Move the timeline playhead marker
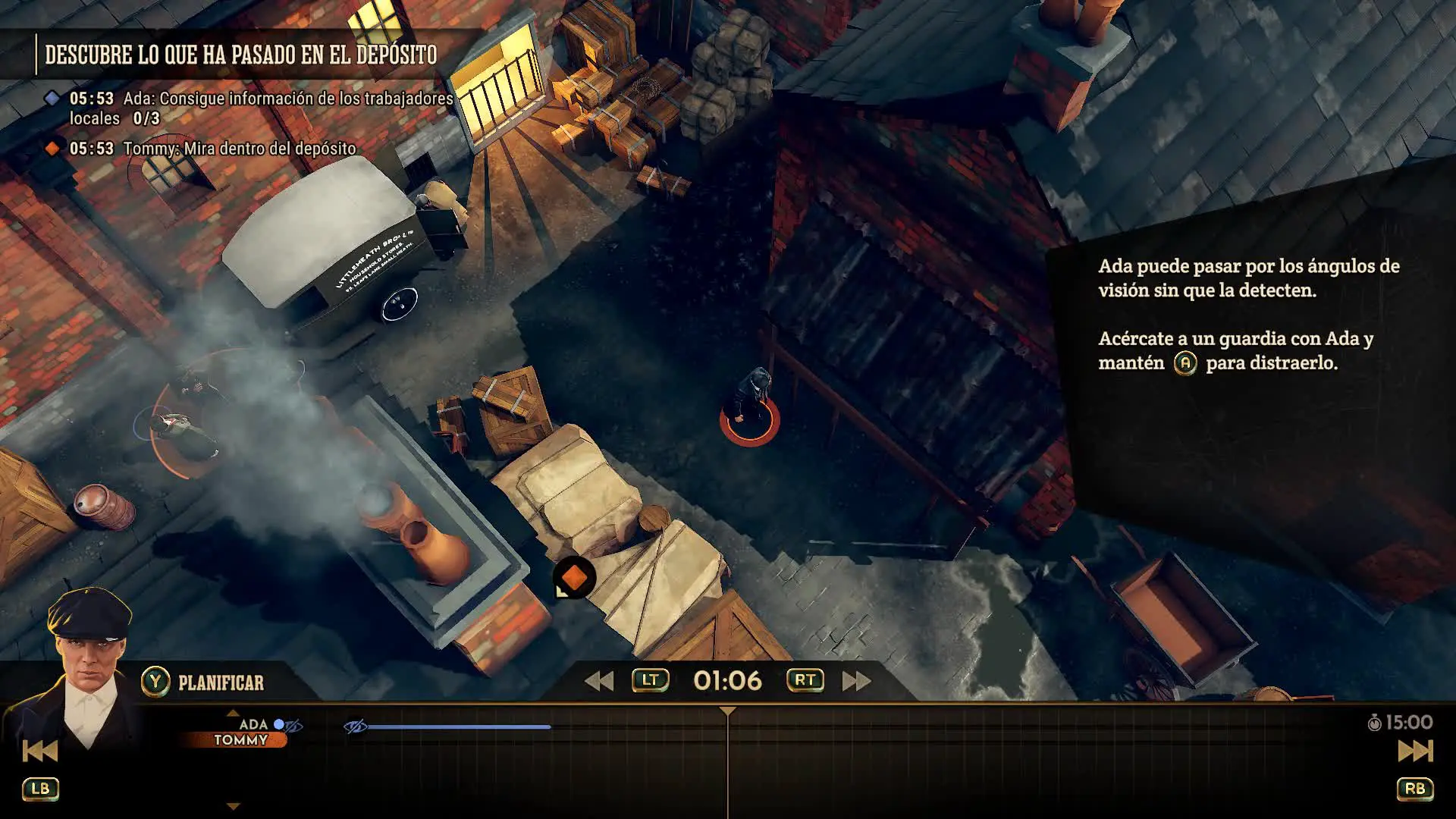Screen dimensions: 1456x819 pos(727,711)
